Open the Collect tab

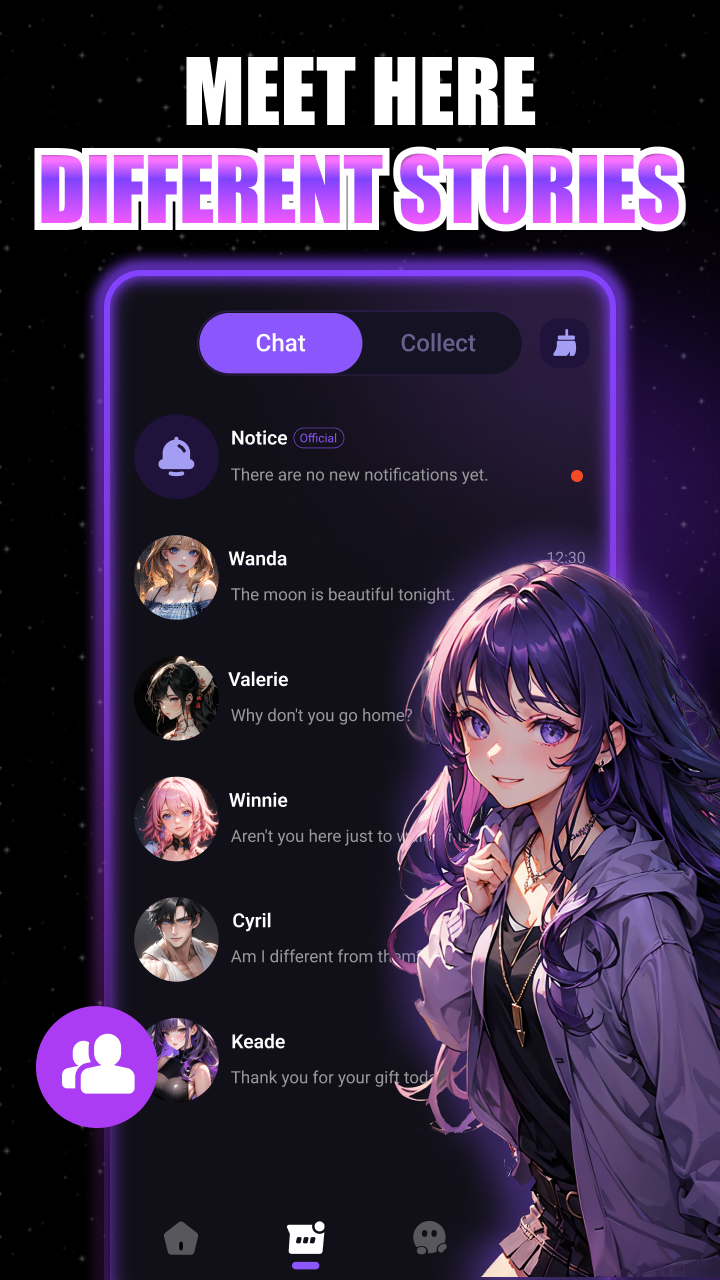pos(438,343)
